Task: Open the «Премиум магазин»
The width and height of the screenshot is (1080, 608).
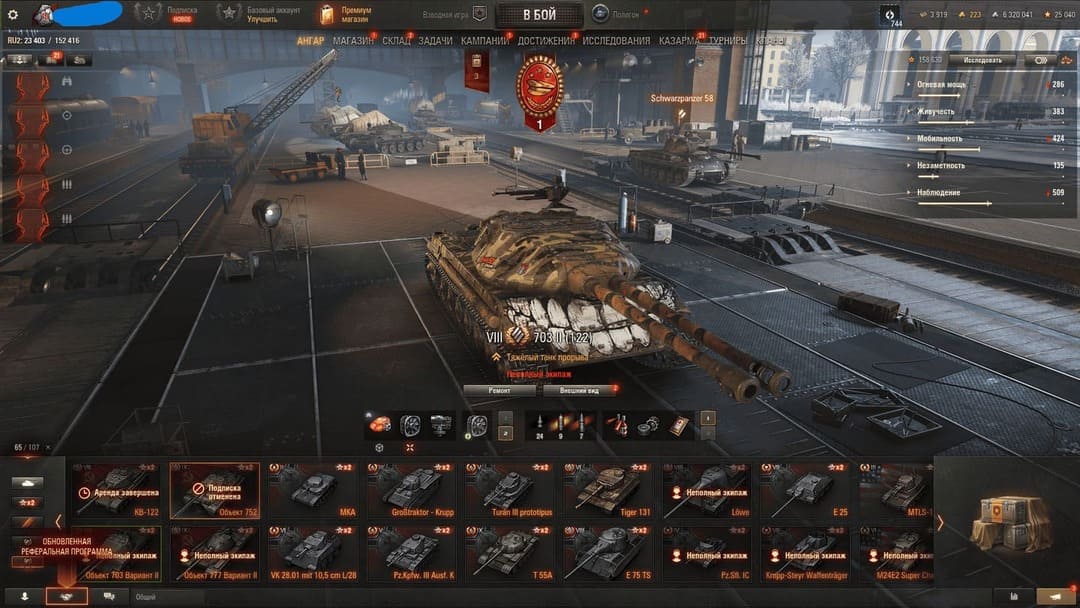Action: click(346, 14)
